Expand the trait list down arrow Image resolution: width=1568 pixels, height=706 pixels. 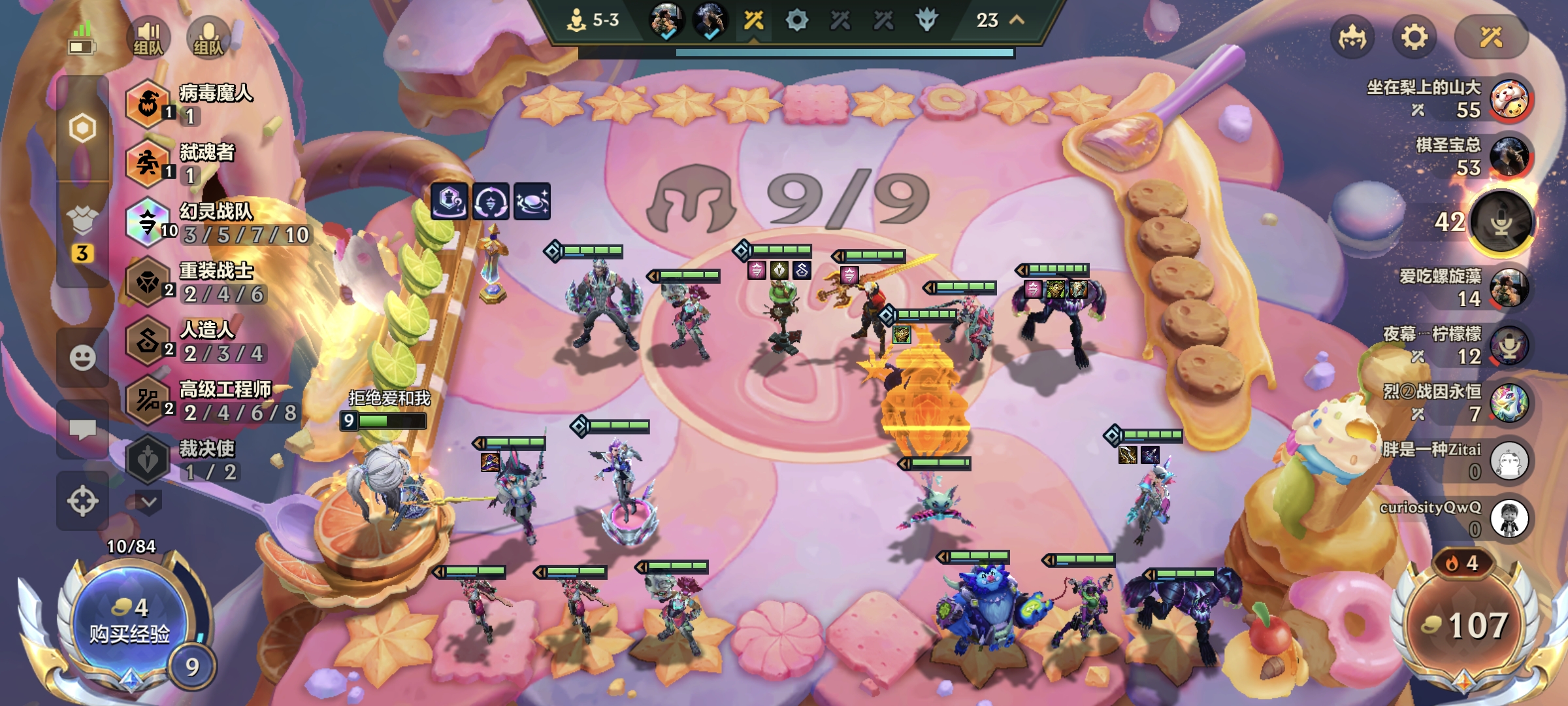(148, 502)
